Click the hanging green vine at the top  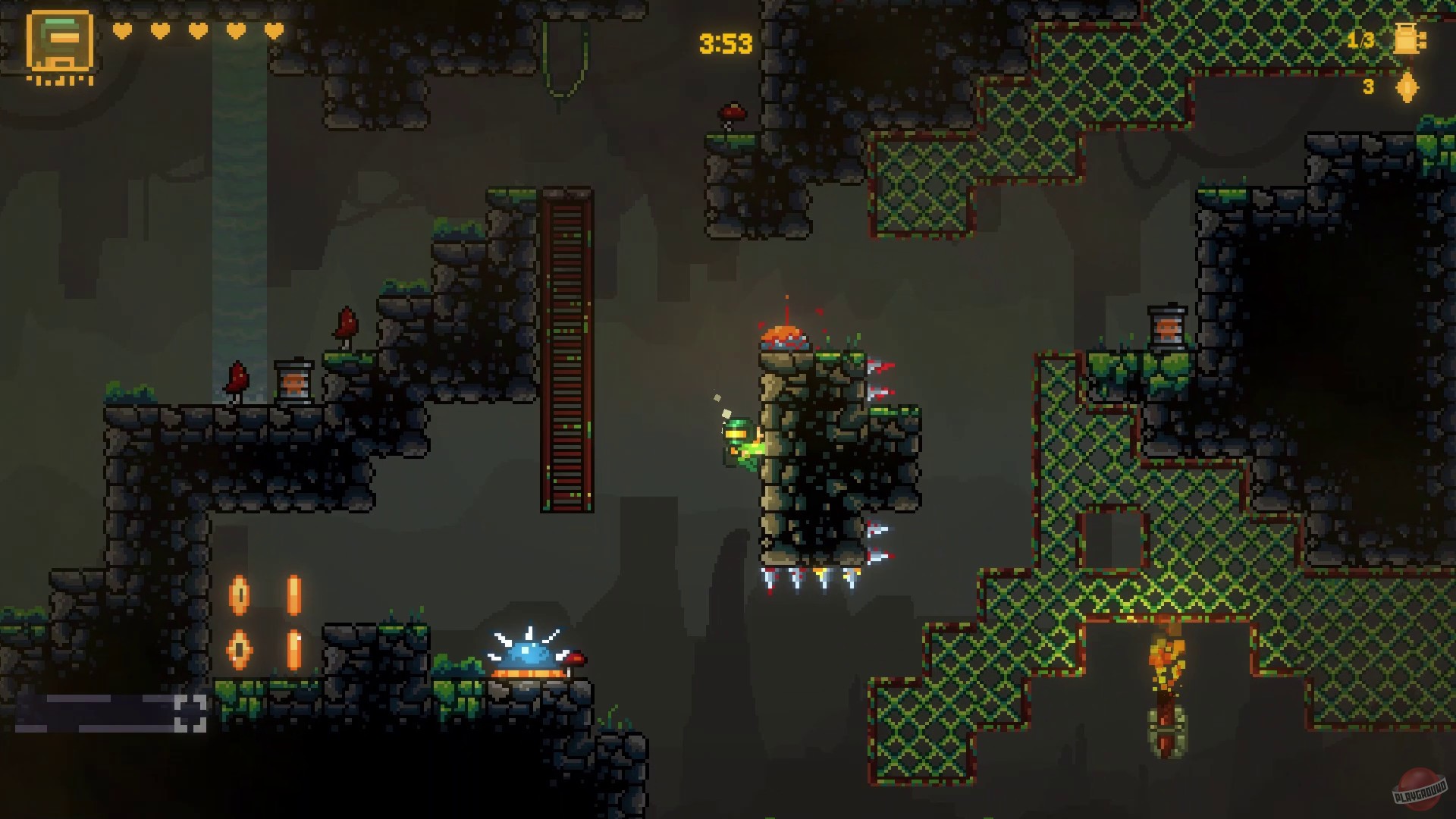563,45
